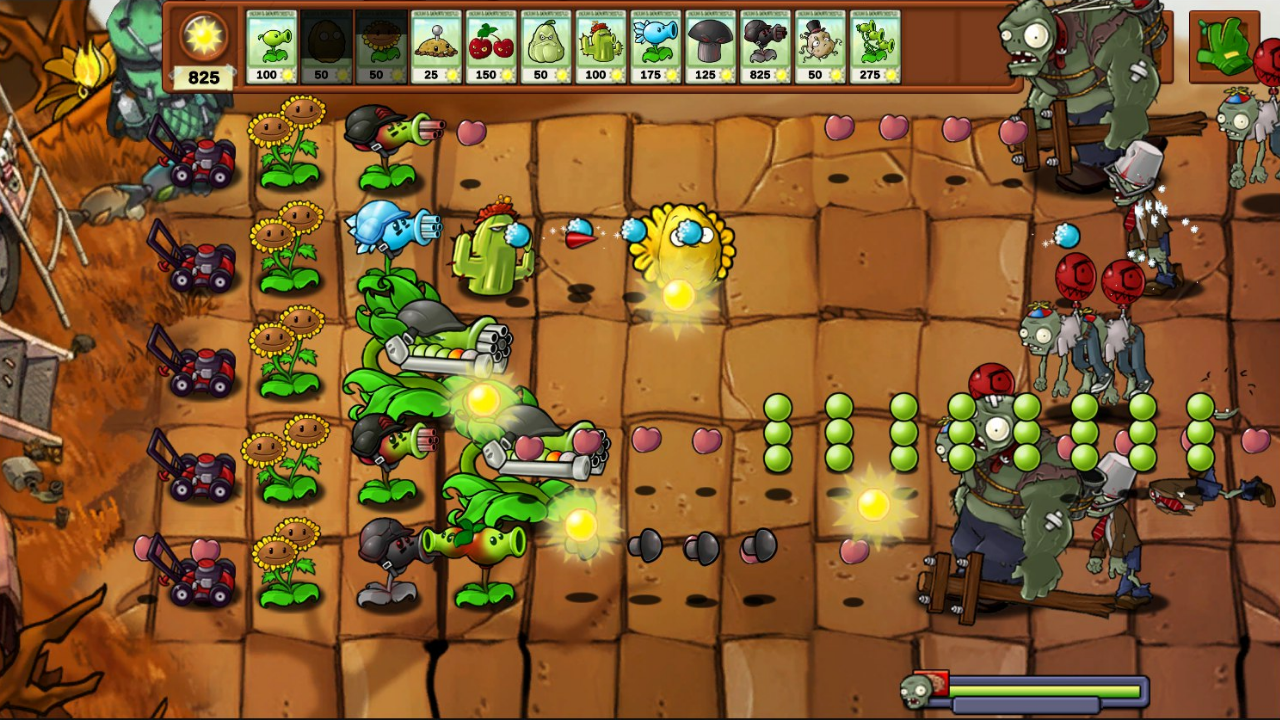1280x720 pixels.
Task: Select the Peashooter seed packet
Action: tap(272, 45)
